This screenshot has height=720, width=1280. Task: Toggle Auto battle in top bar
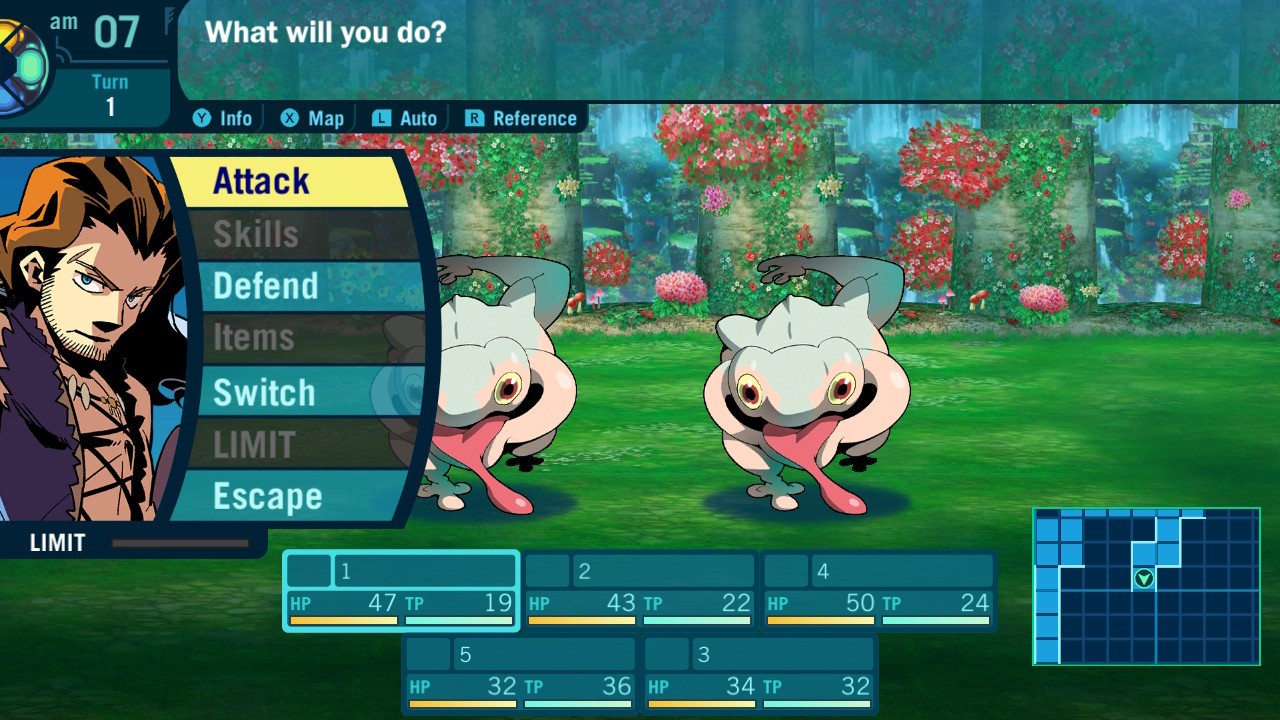(405, 118)
